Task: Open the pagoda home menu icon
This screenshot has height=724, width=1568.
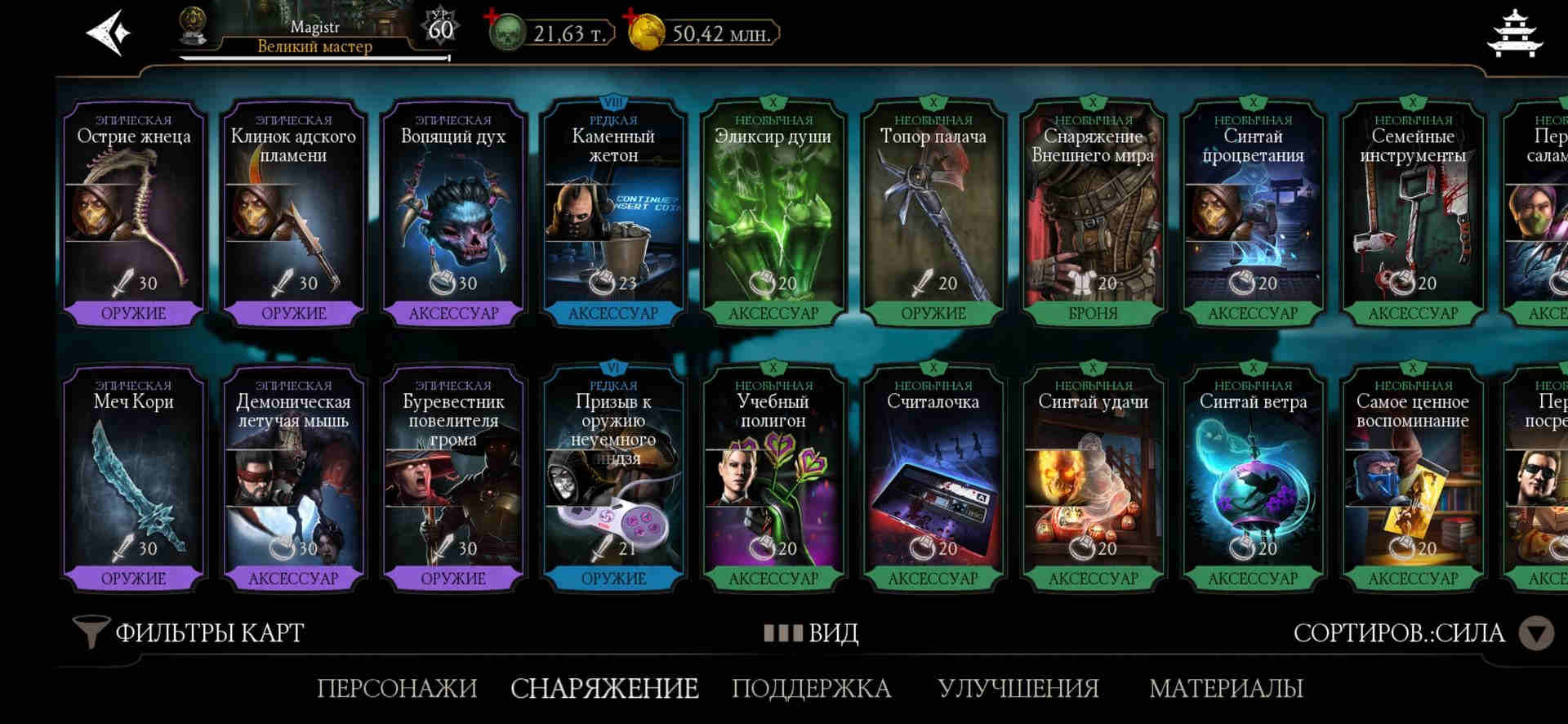Action: tap(1516, 34)
